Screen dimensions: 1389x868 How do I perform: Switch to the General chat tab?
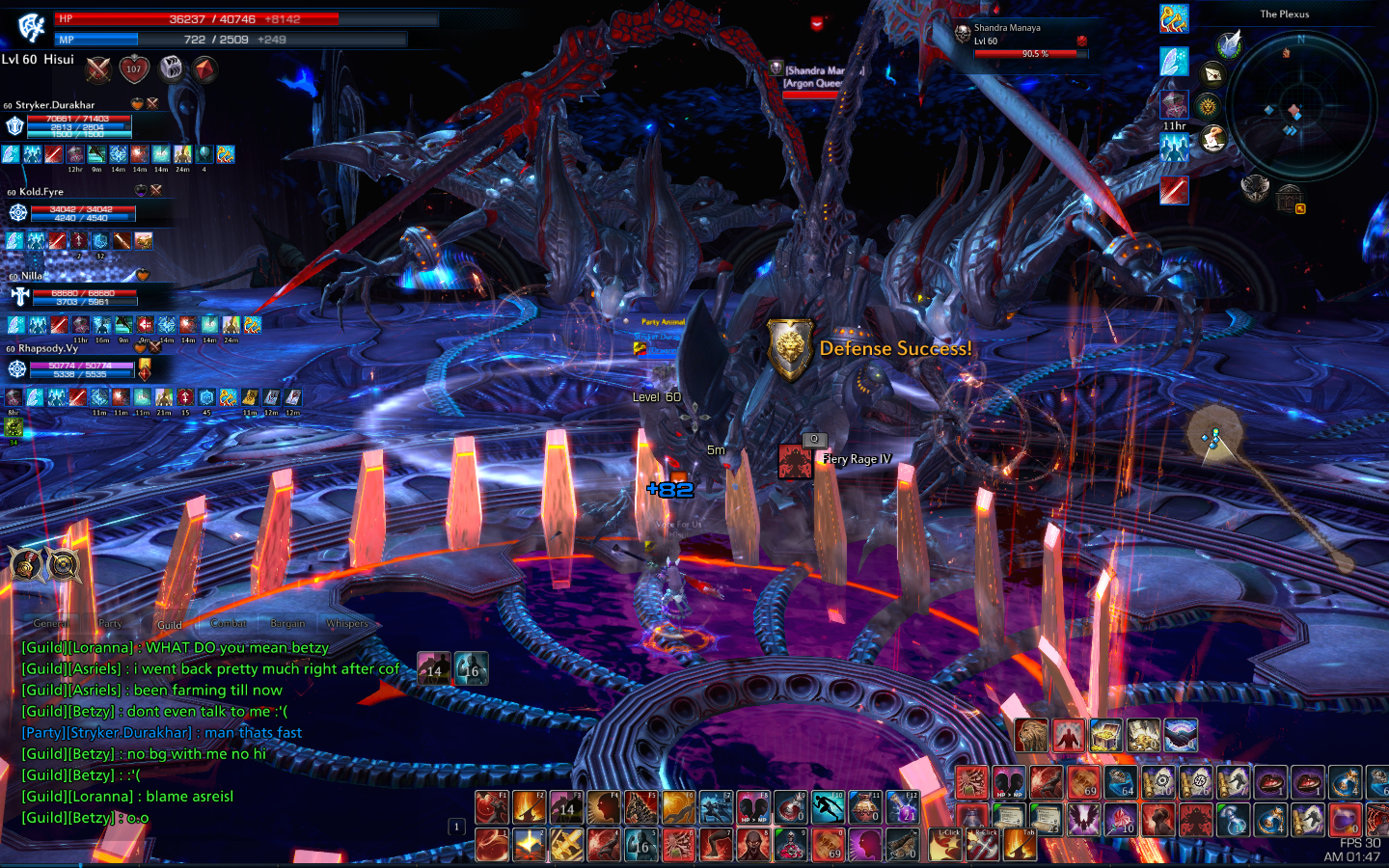coord(50,623)
